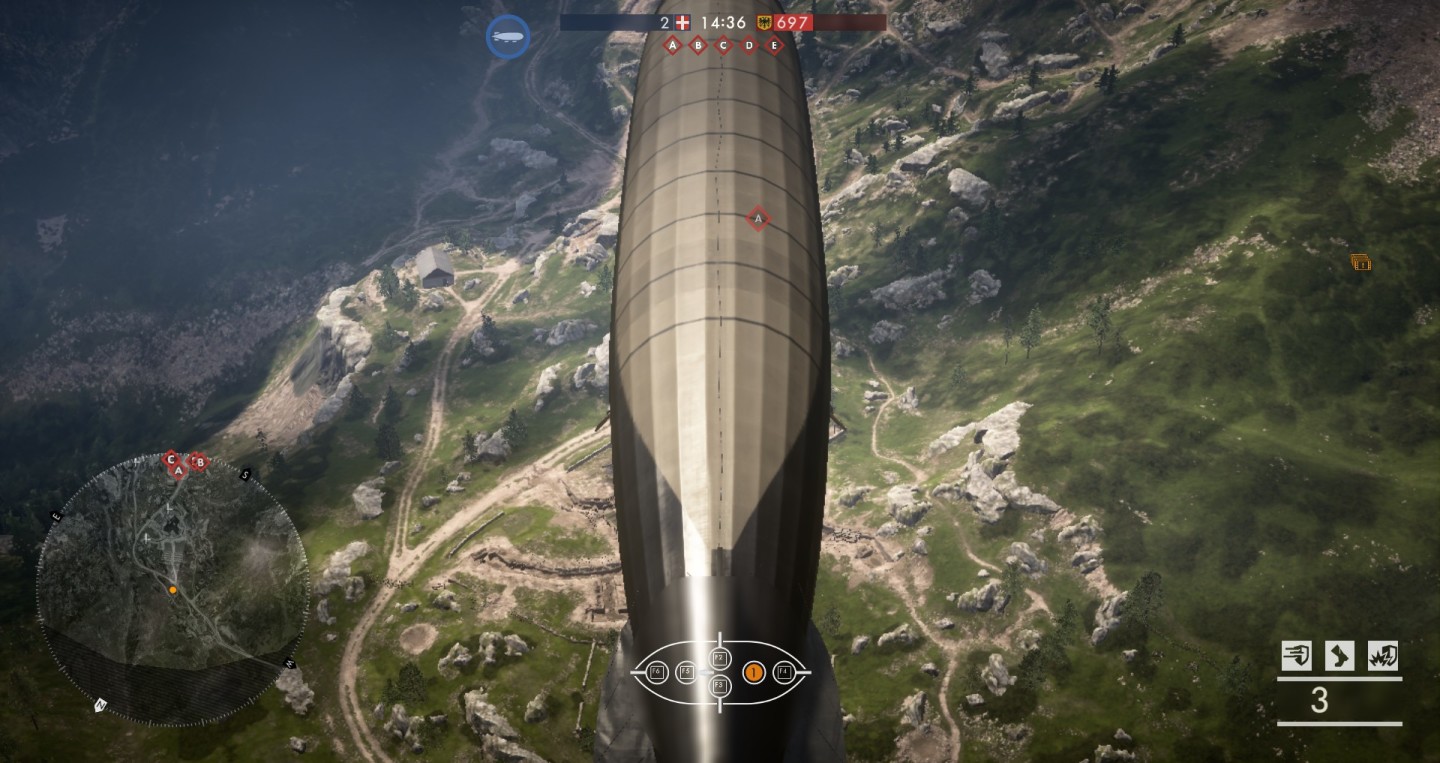Click the Swiss cross team flag
This screenshot has height=763, width=1440.
tap(683, 22)
